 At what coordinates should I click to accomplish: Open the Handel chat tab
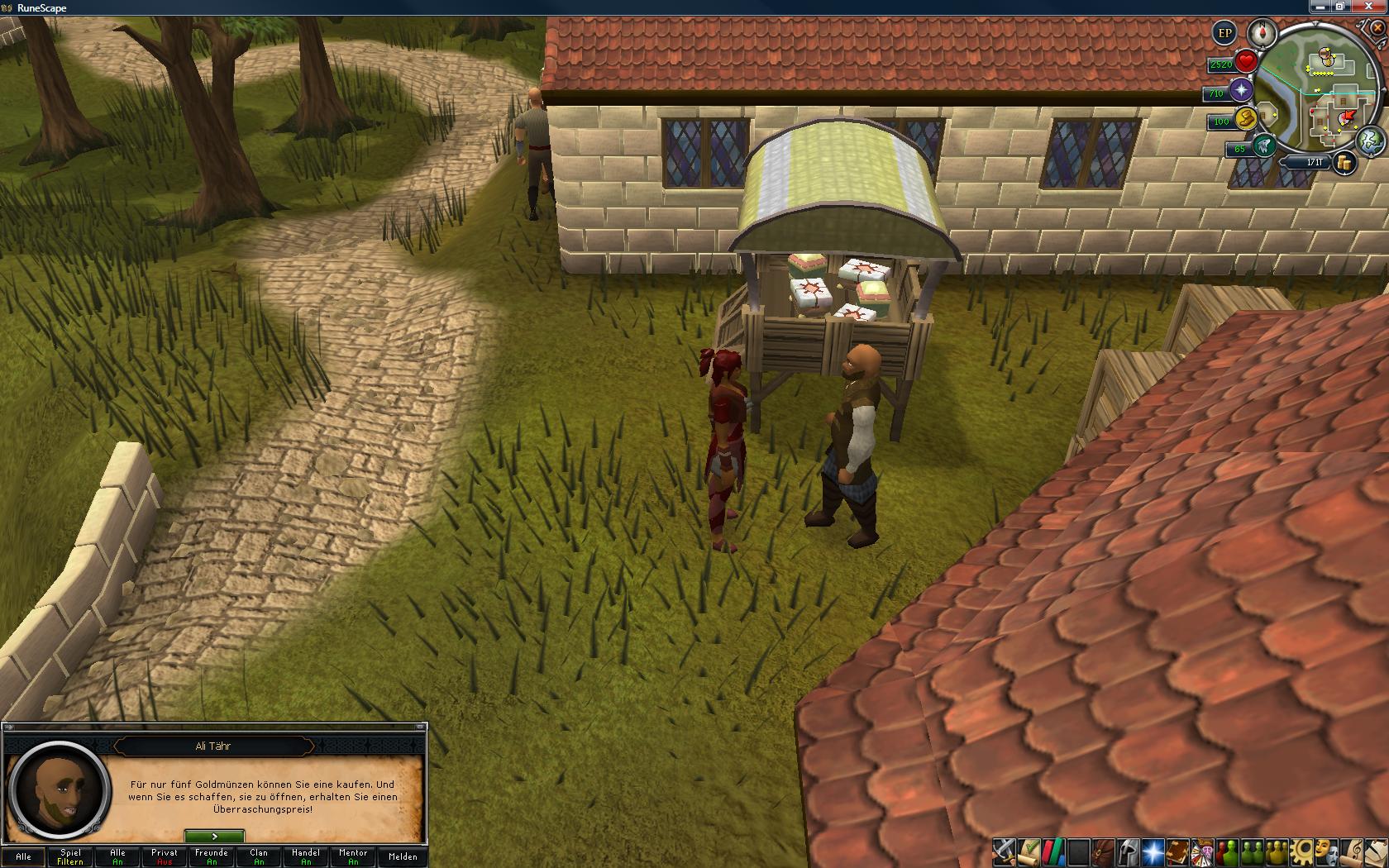click(x=306, y=856)
